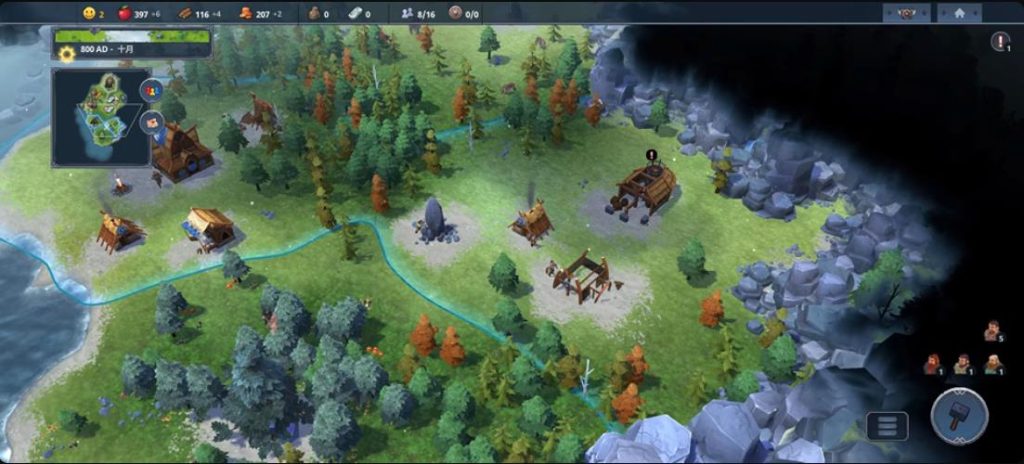Open the build menu with the hammer button
Image resolution: width=1024 pixels, height=464 pixels.
959,414
